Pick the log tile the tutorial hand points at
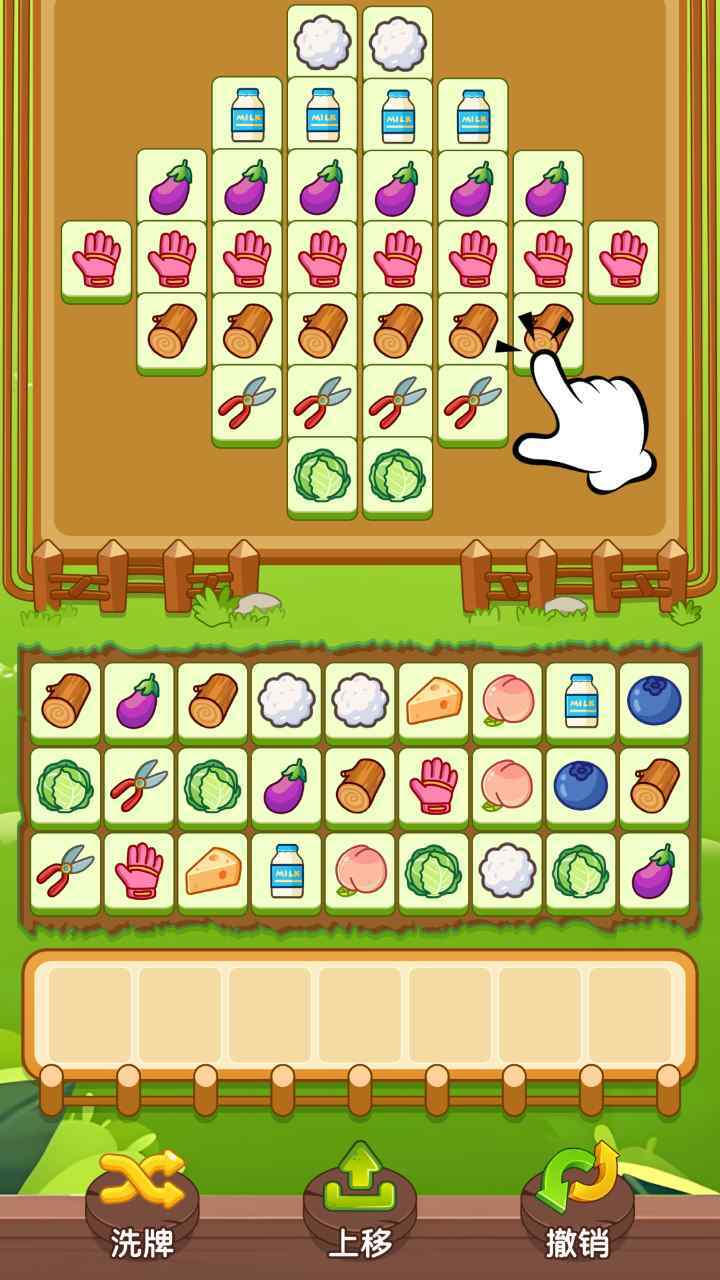 pyautogui.click(x=546, y=331)
